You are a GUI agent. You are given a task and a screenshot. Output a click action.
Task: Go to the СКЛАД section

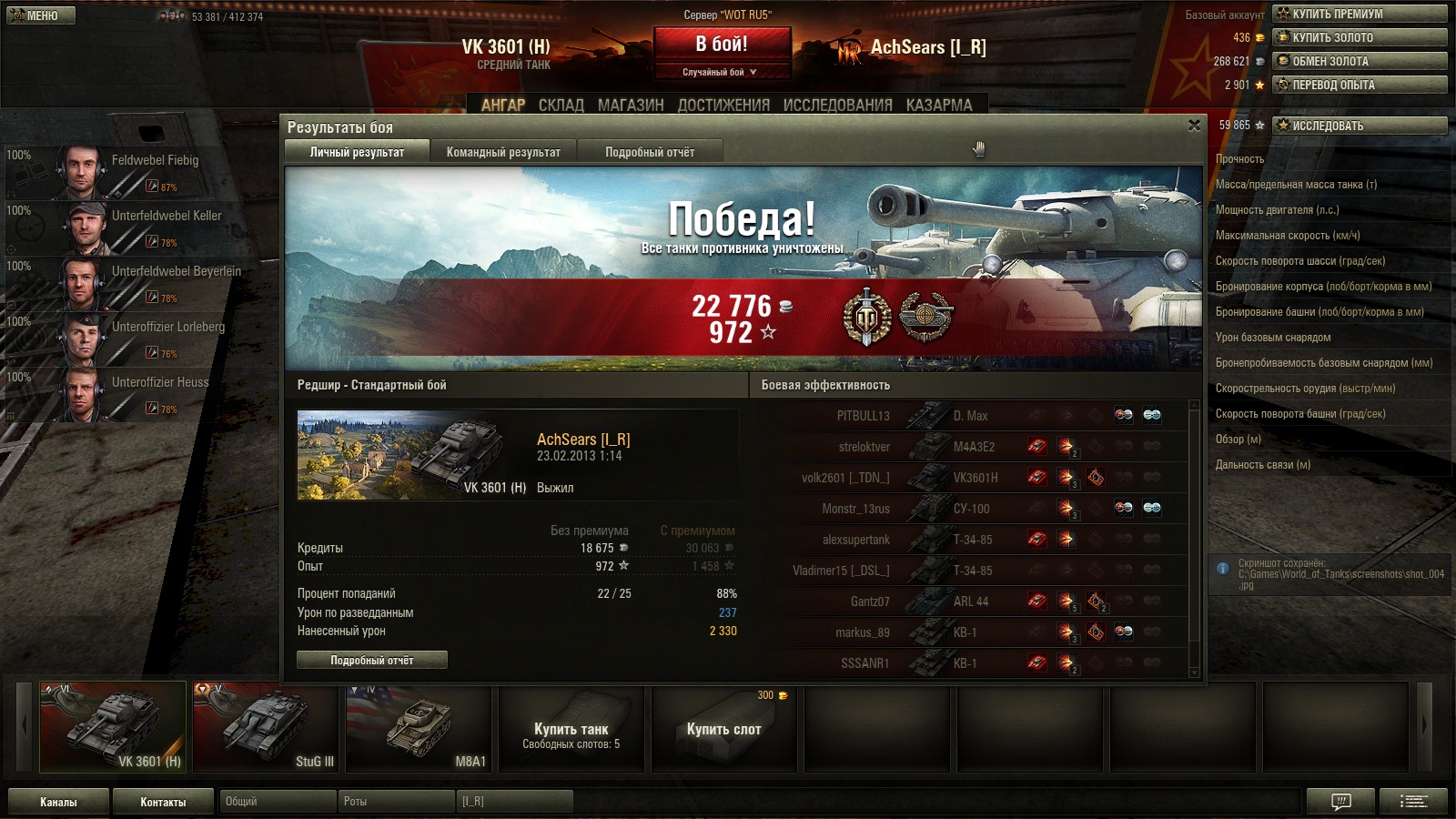[561, 105]
